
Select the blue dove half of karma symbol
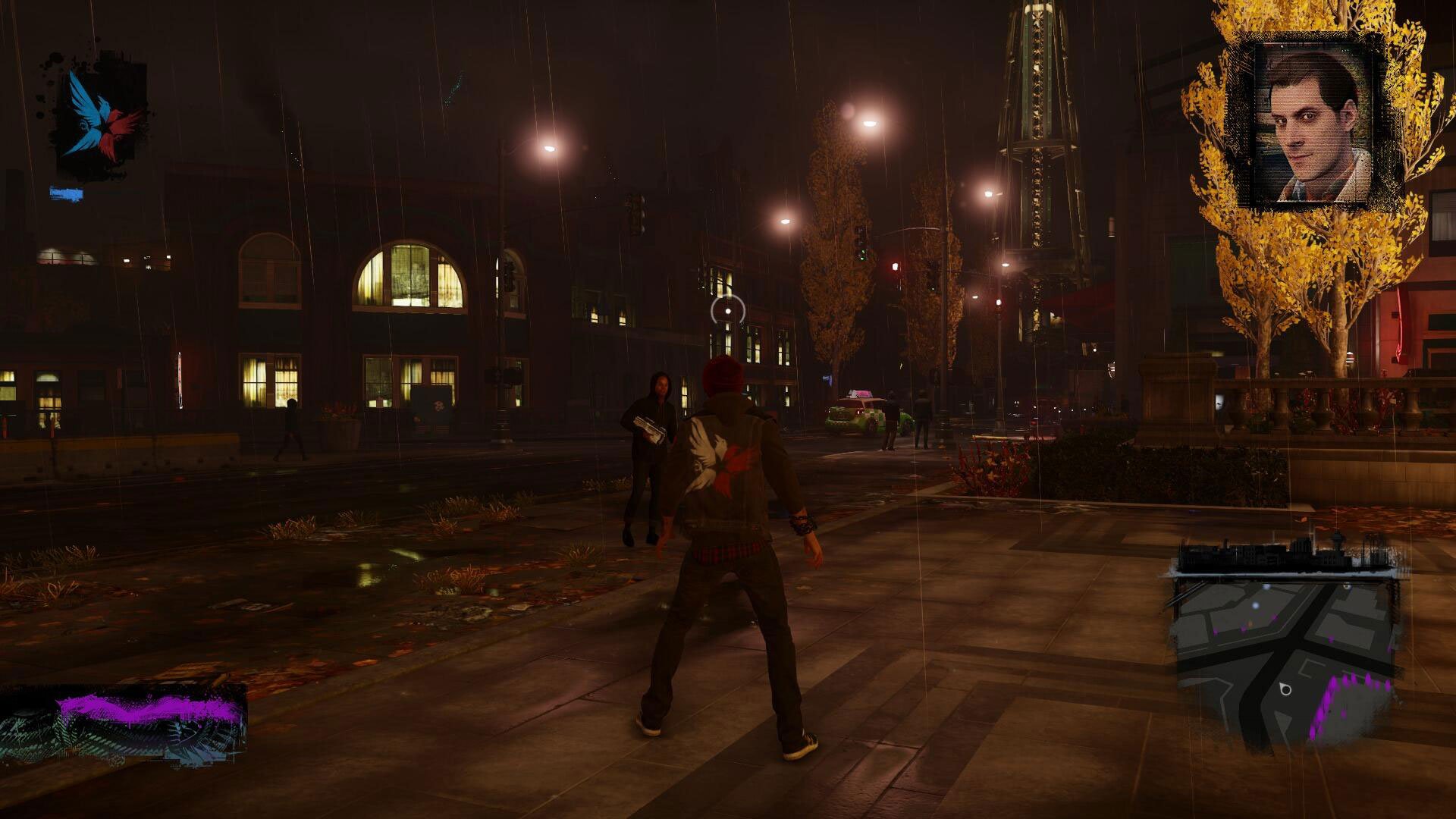coord(87,114)
